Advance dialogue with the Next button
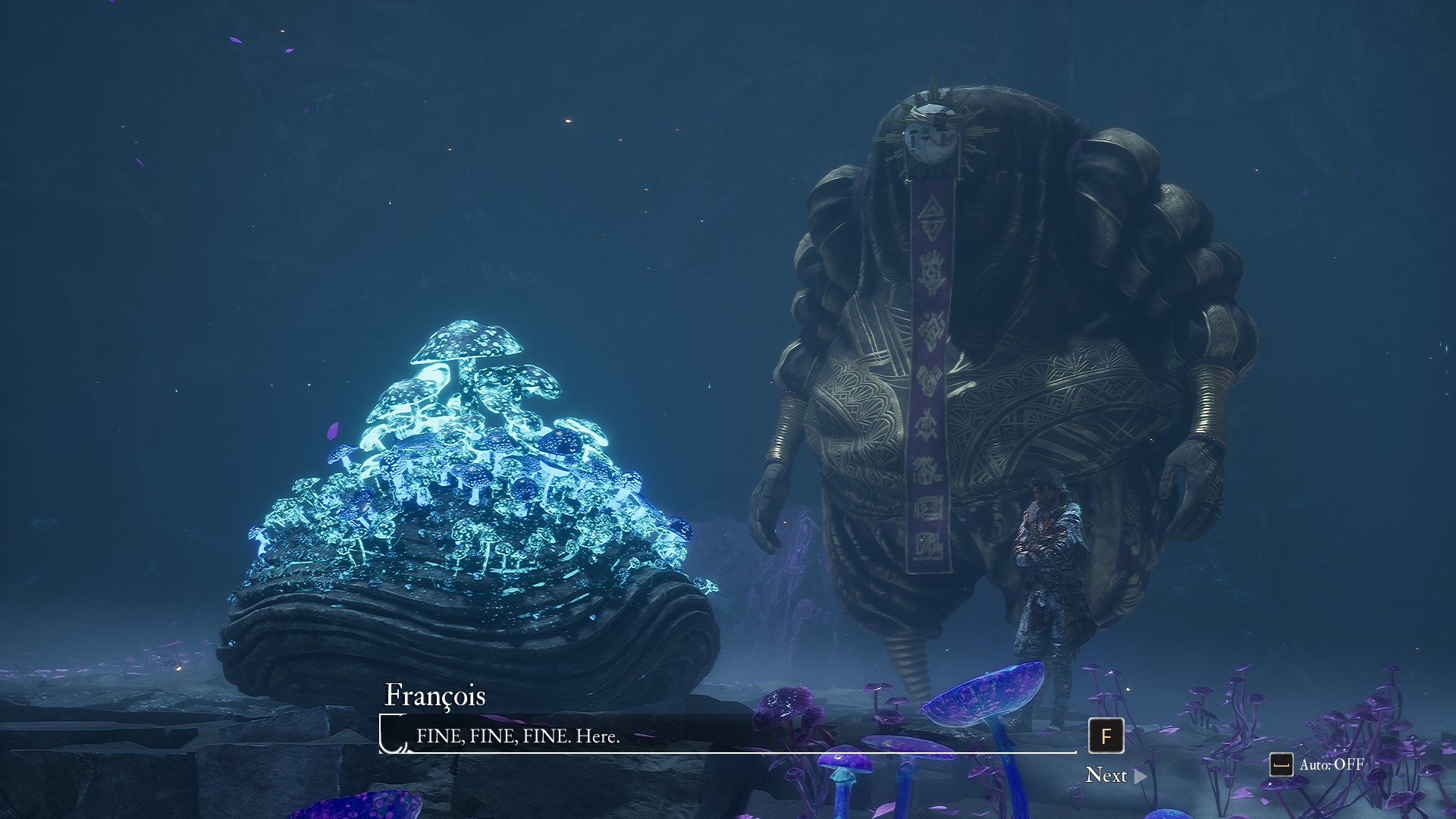This screenshot has width=1456, height=819. click(x=1115, y=775)
